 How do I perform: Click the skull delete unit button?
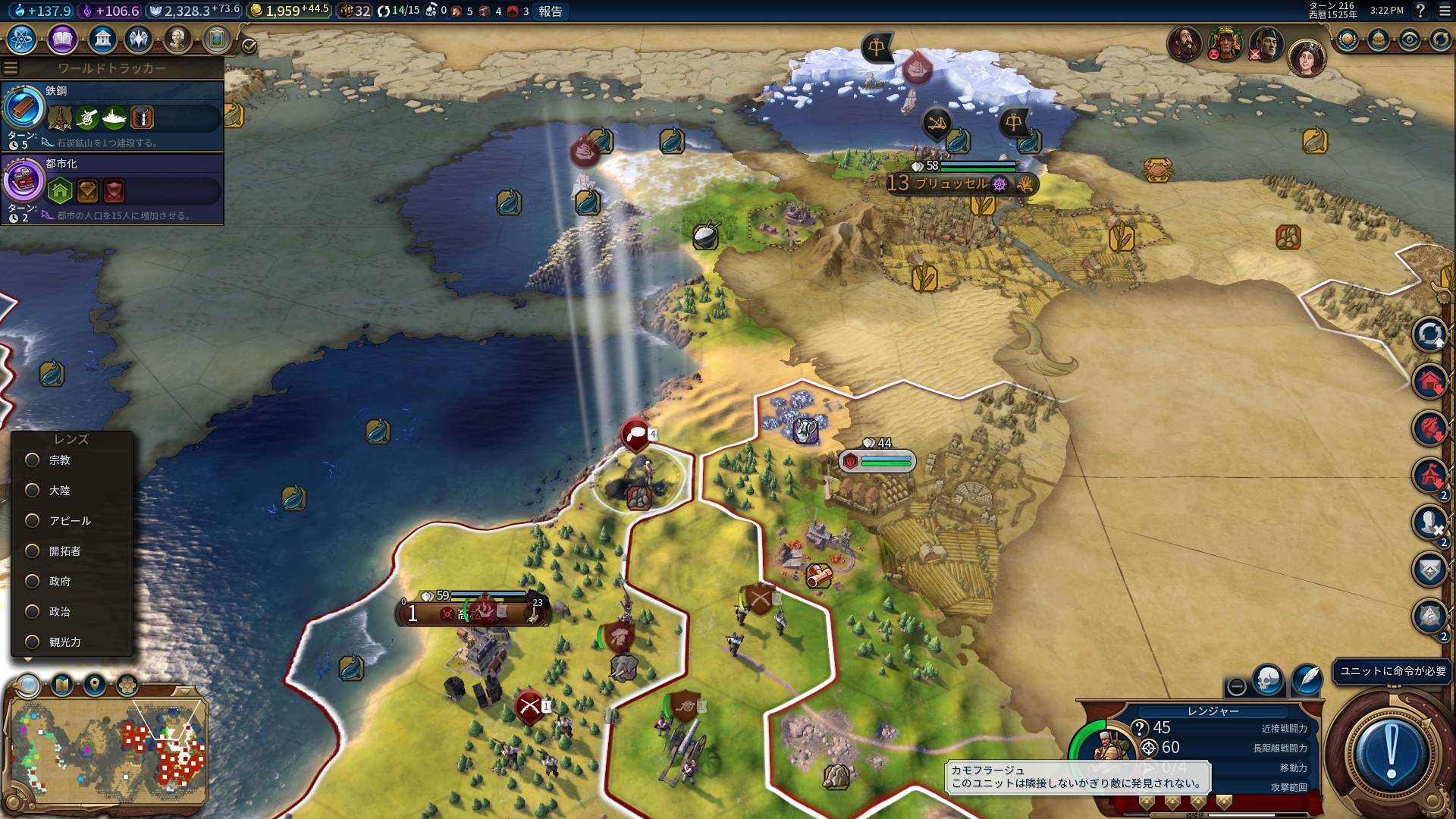coord(1268,679)
